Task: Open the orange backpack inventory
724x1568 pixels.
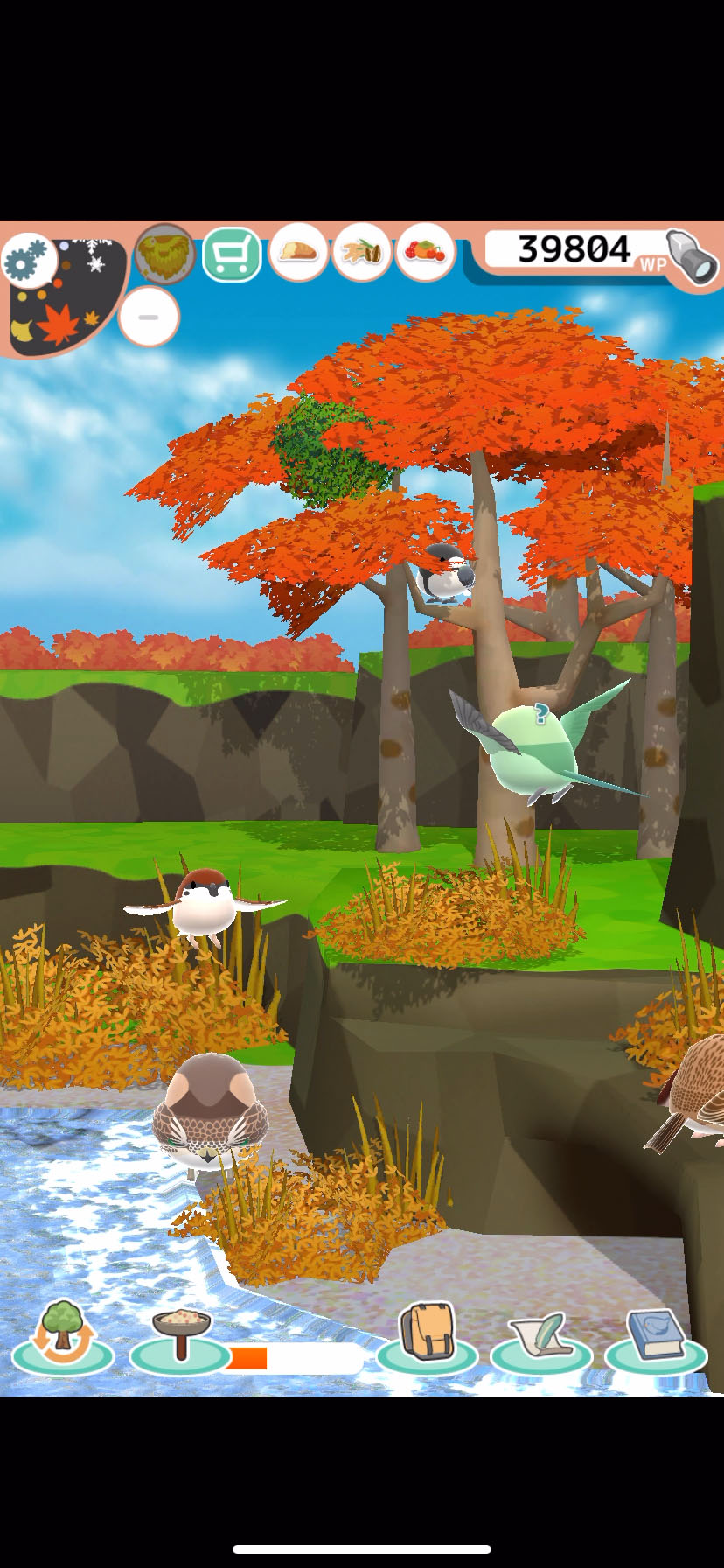Action: (x=427, y=1334)
